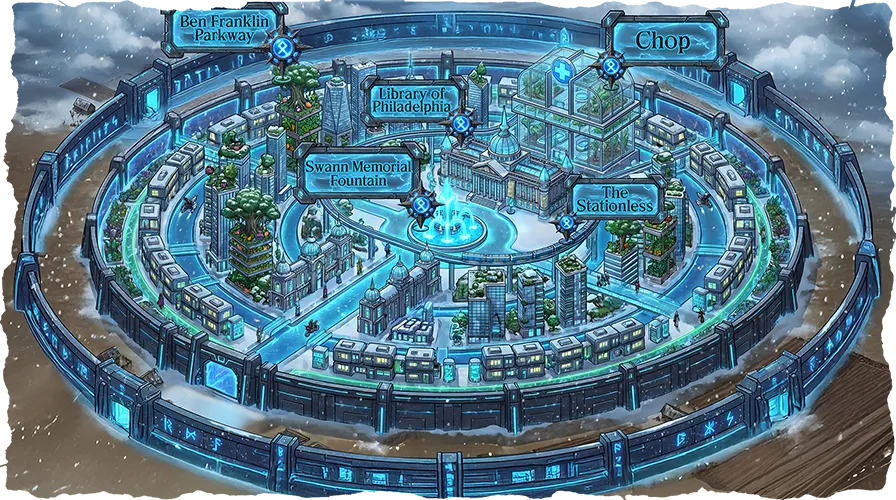Image resolution: width=896 pixels, height=500 pixels.
Task: Click the map pin under Ben Franklin Parkway
Action: pyautogui.click(x=283, y=47)
